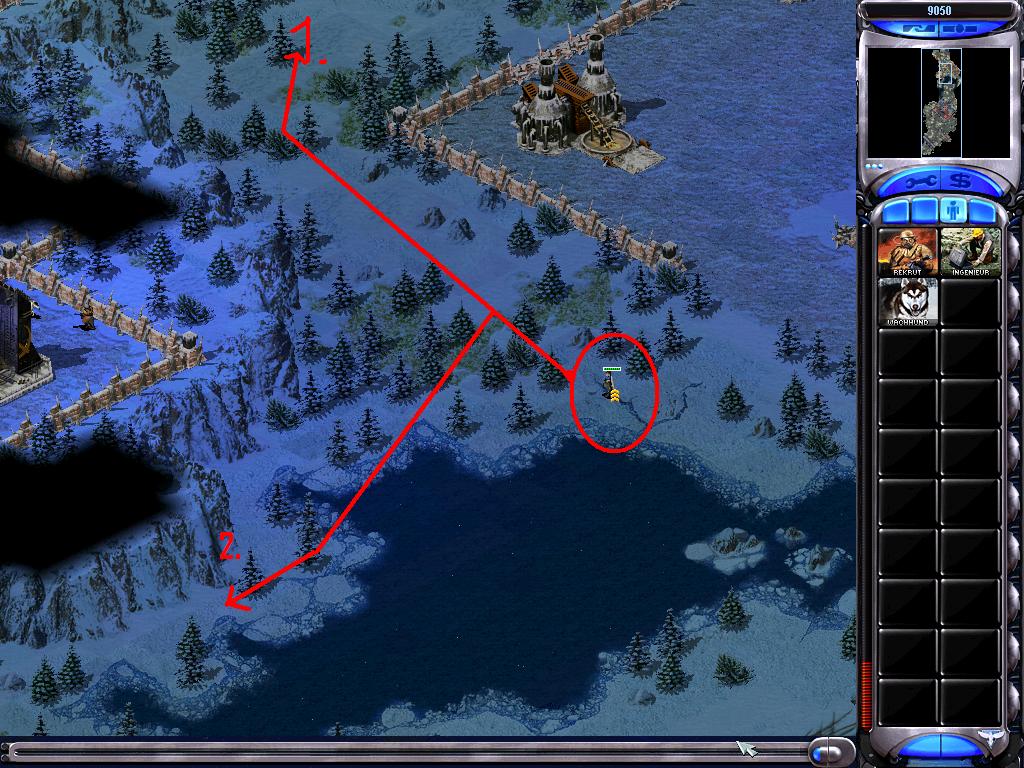Click the radar minimap

[x=940, y=102]
